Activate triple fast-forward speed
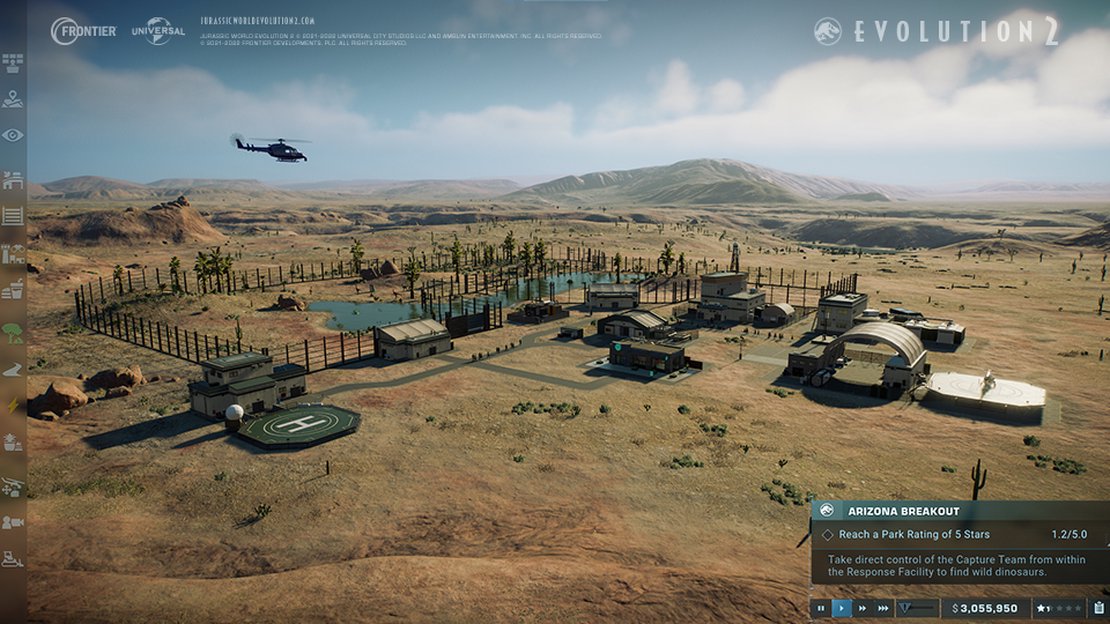Screen dimensions: 1110x624 (x=883, y=608)
